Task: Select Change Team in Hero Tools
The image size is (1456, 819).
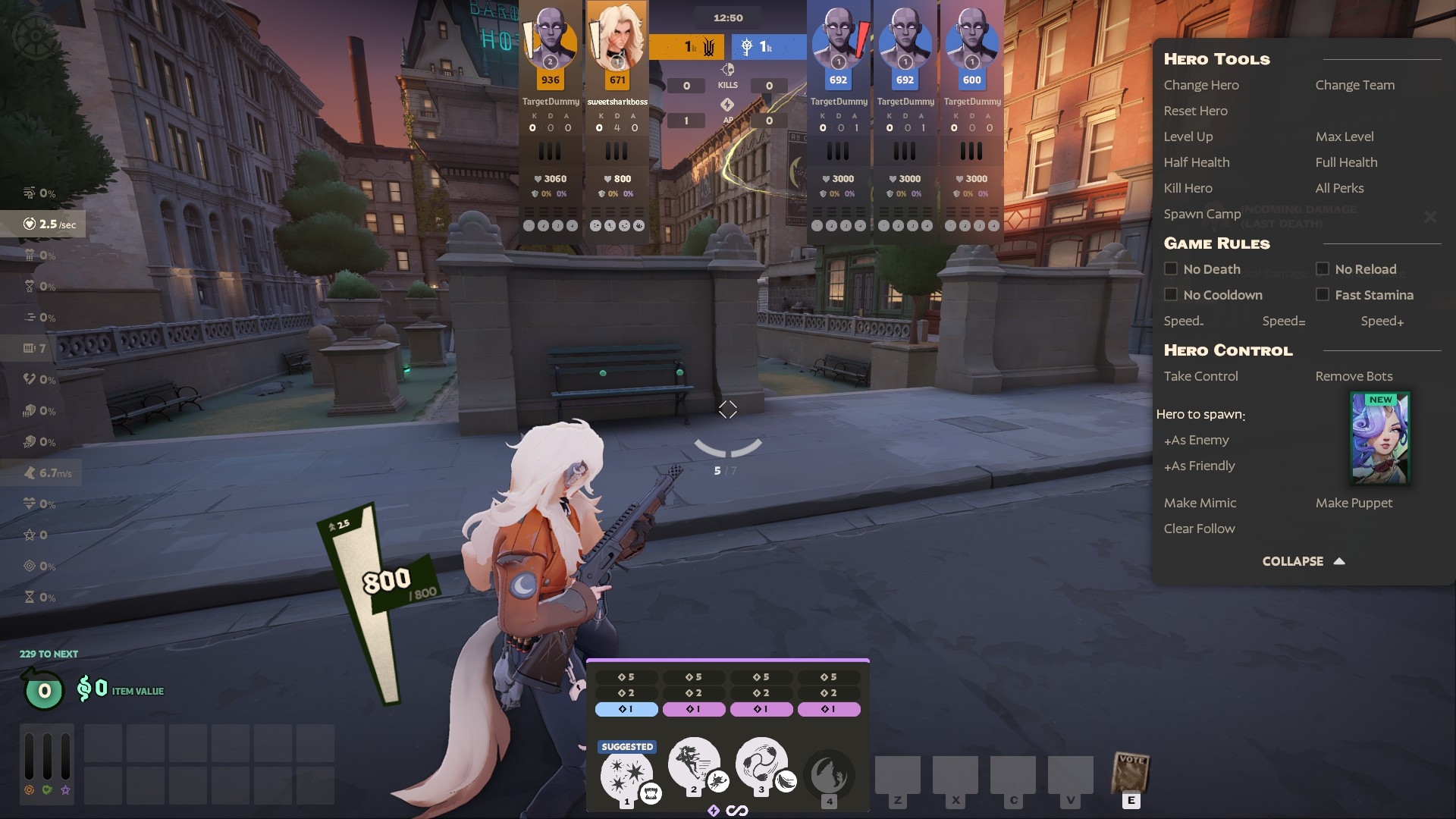Action: tap(1354, 85)
